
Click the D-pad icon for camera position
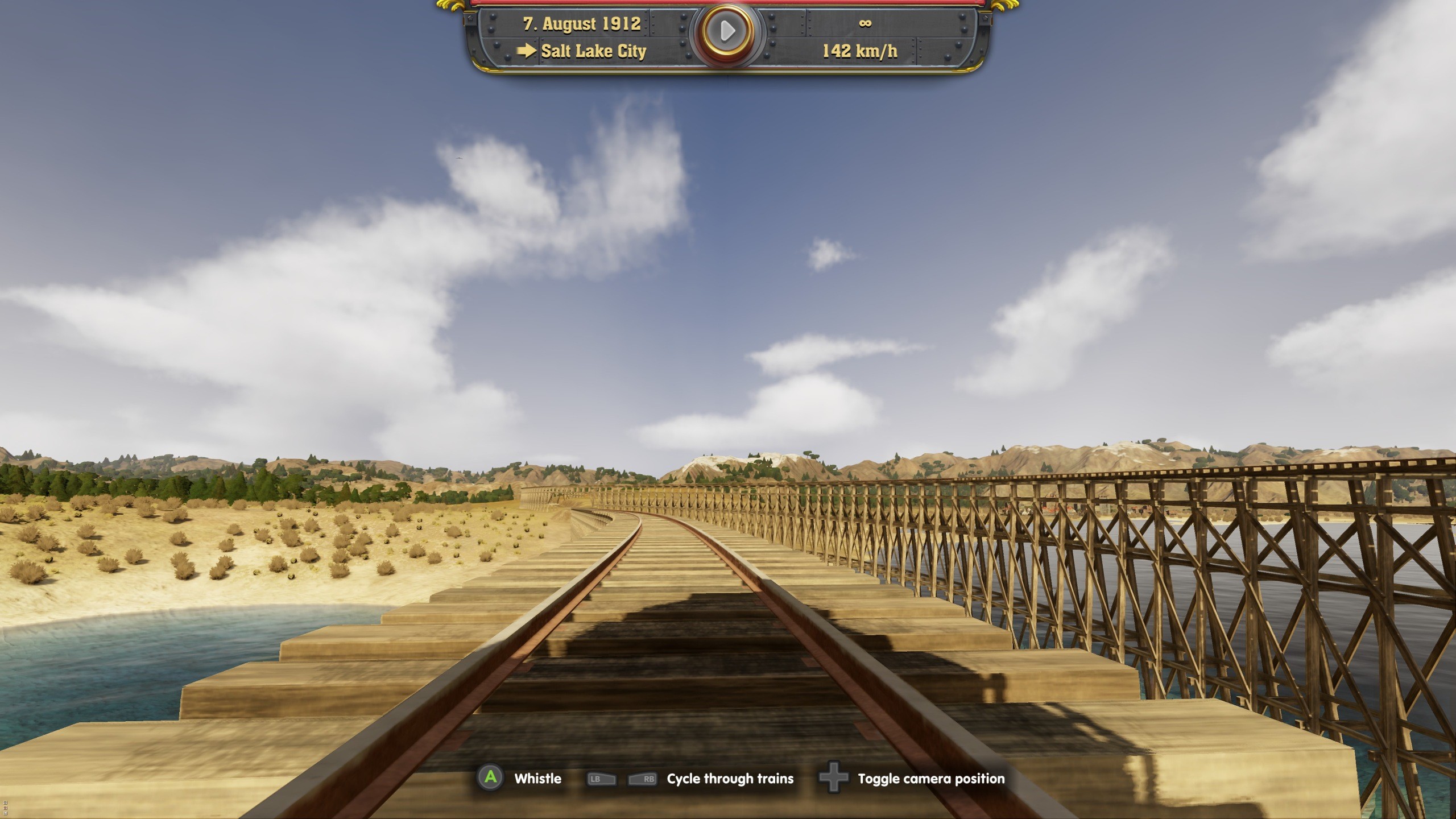[833, 779]
